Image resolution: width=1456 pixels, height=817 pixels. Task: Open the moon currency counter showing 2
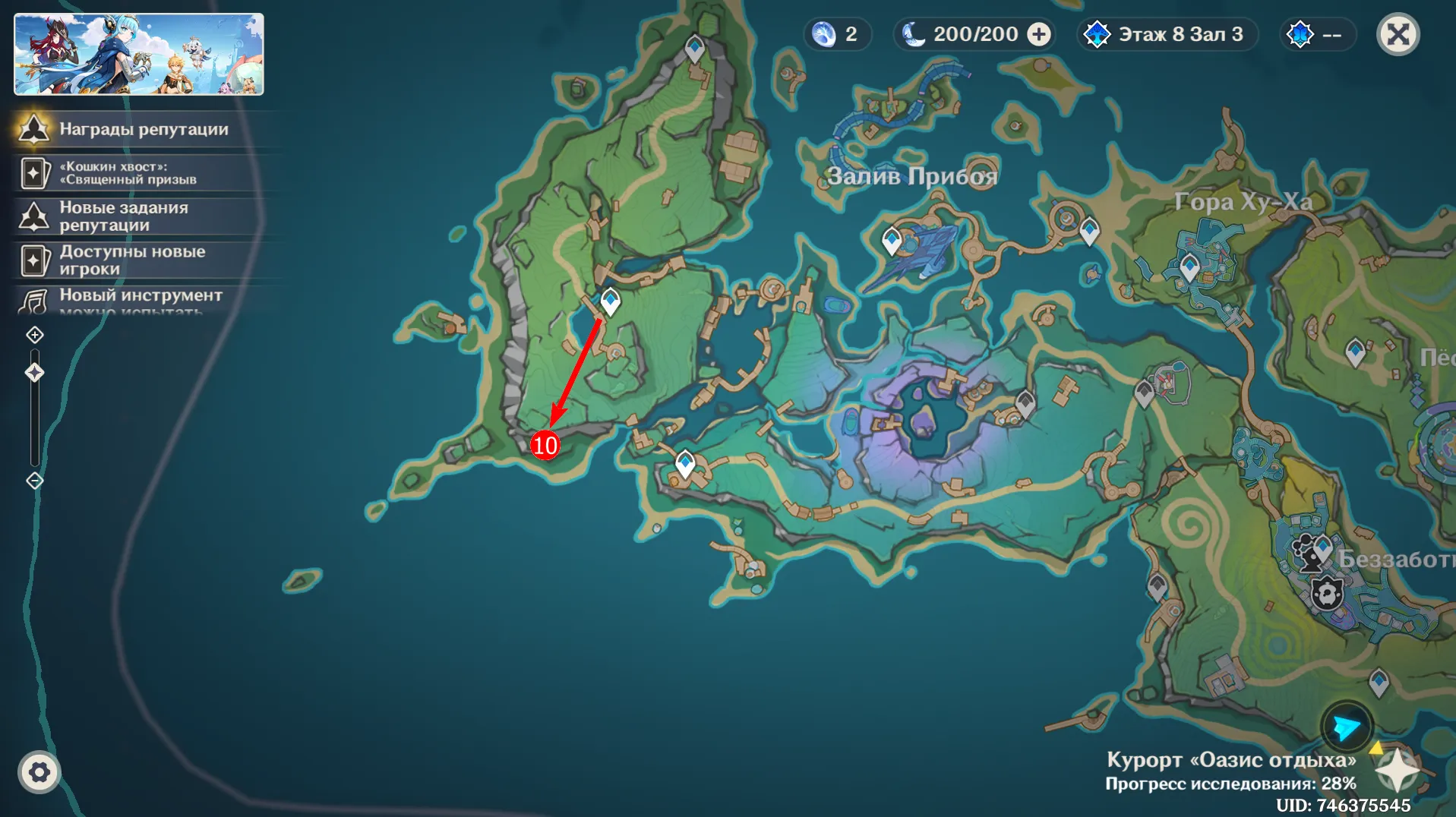point(836,35)
